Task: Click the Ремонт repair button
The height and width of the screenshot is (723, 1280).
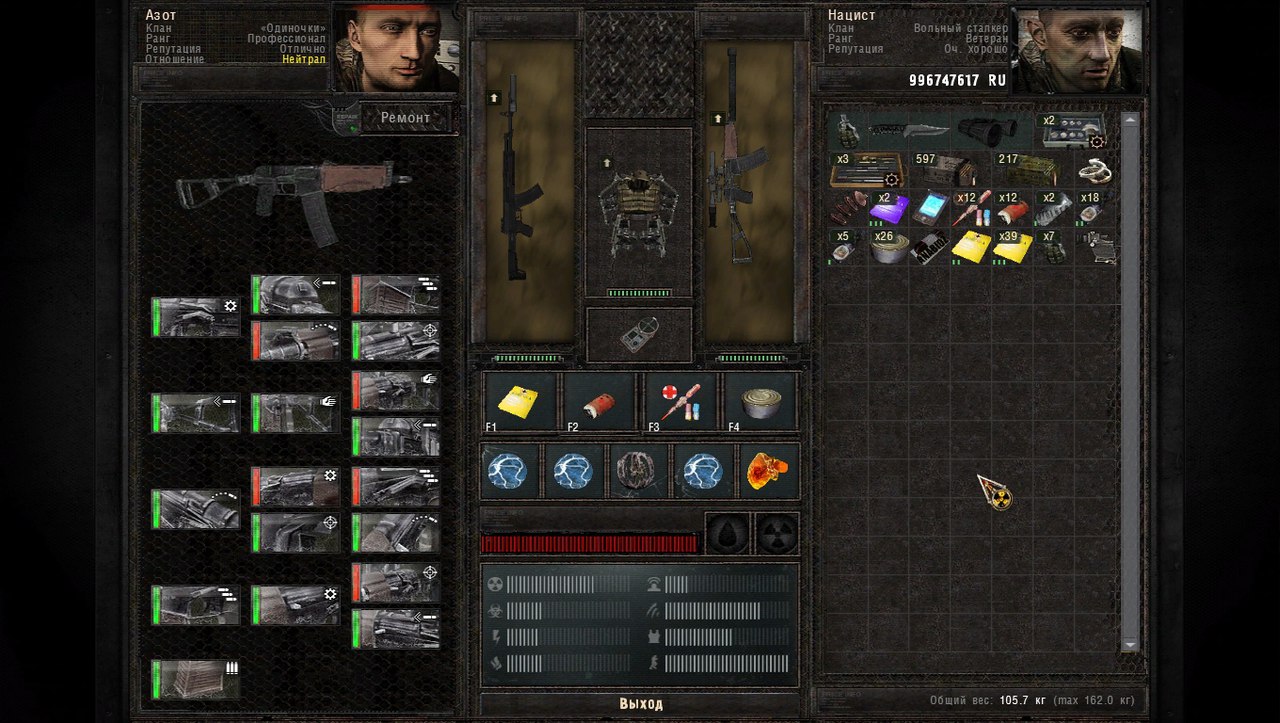Action: (405, 118)
